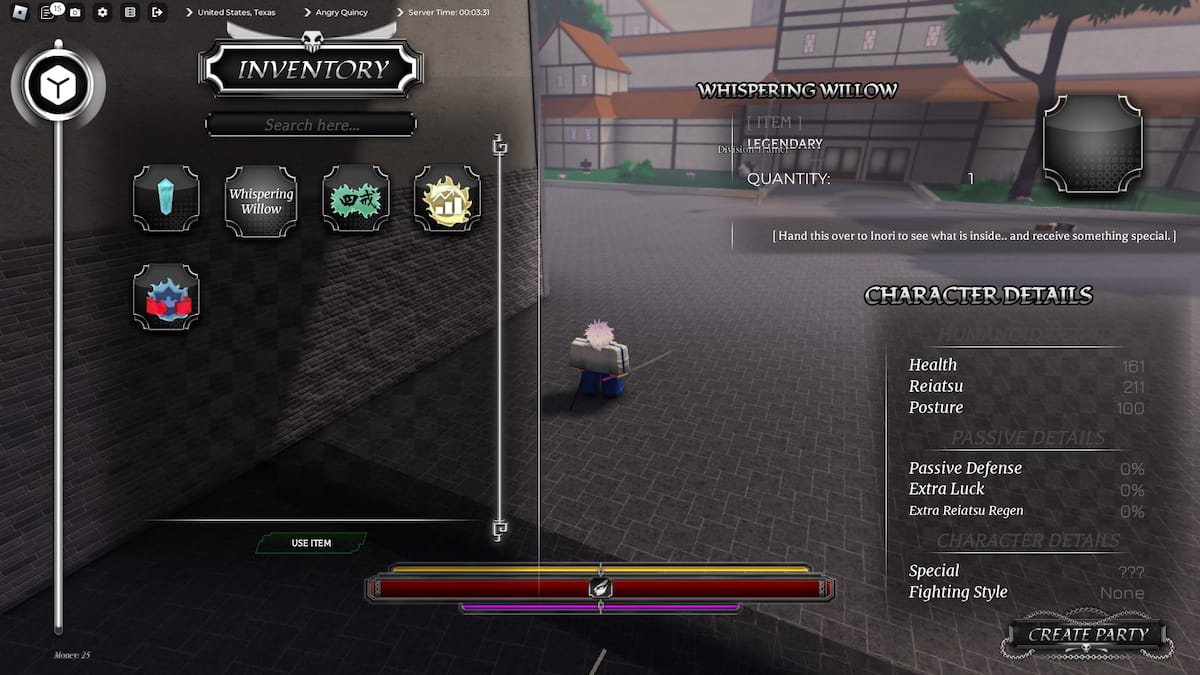Pick the blue flame red ribbon item
This screenshot has width=1200, height=675.
point(166,297)
